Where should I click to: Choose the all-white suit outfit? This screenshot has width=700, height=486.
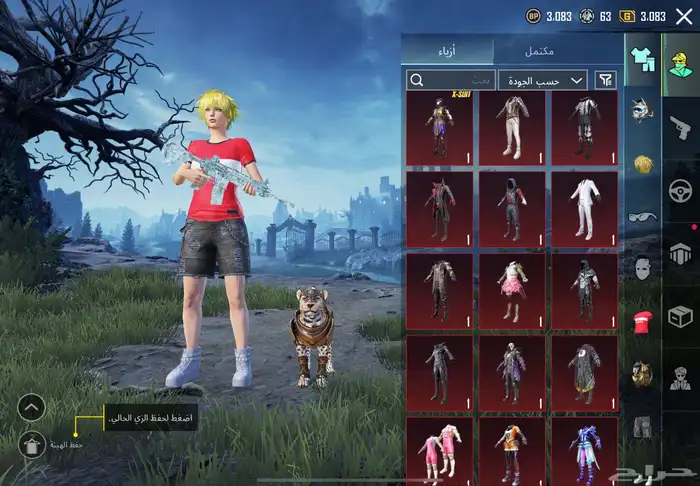583,208
